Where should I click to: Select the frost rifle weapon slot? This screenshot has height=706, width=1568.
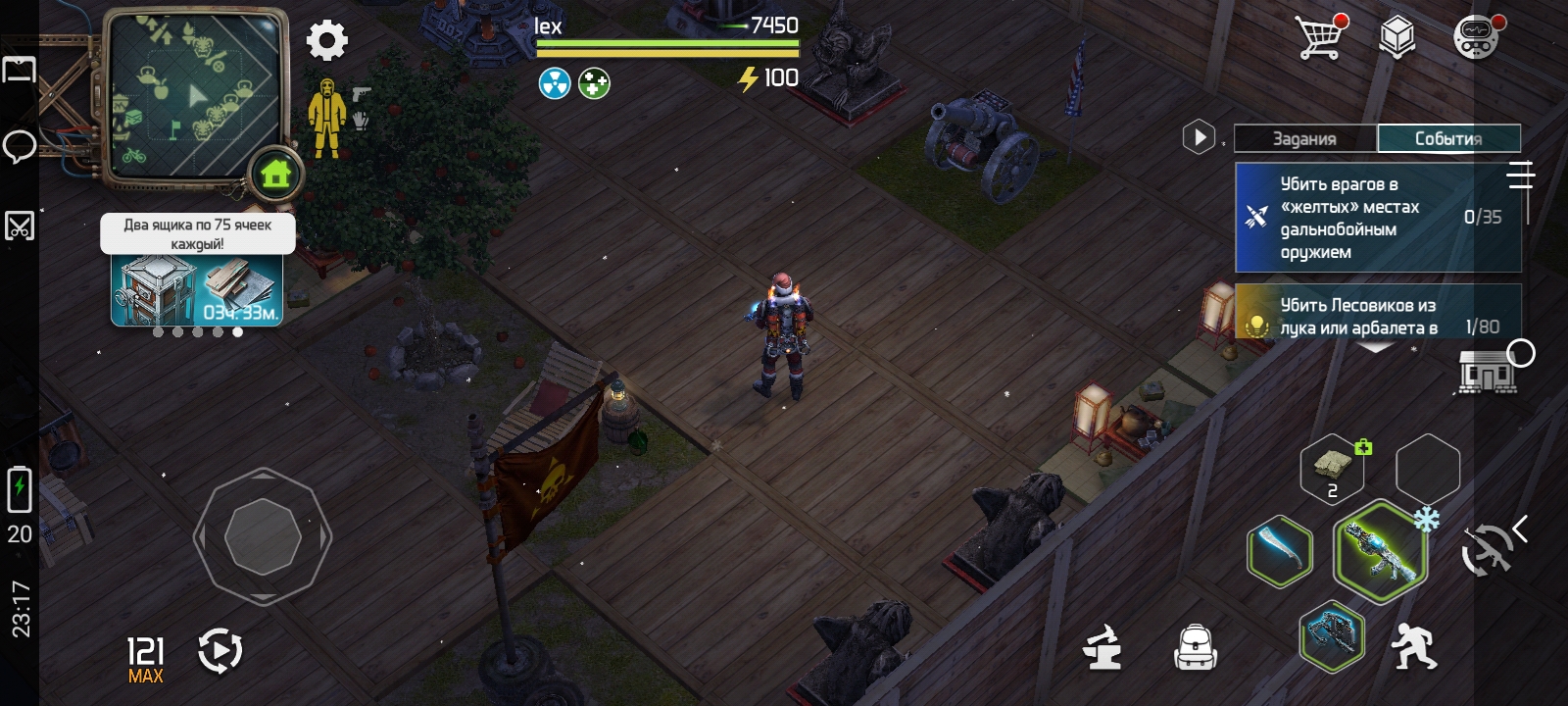[x=1379, y=552]
